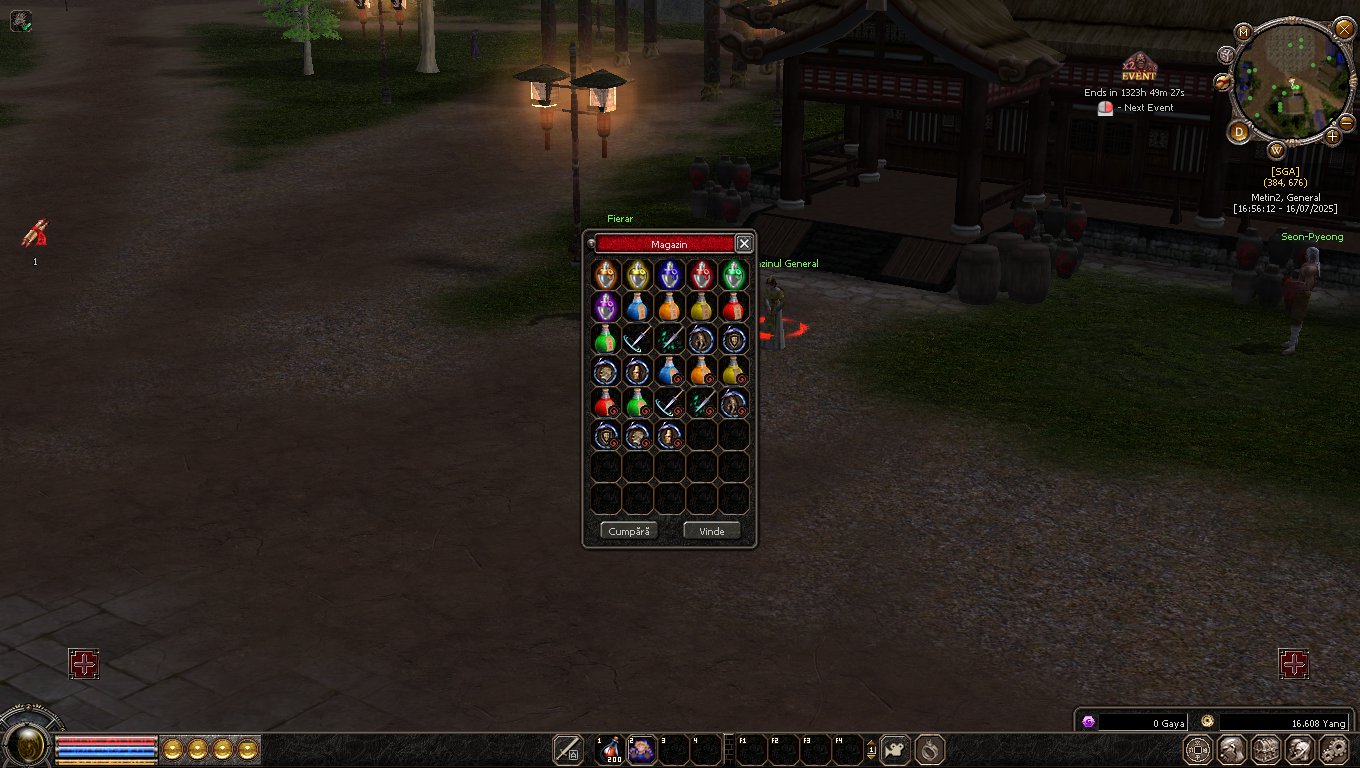Open the inventory chest icon
Screen dimensions: 1360x768
tap(1266, 749)
